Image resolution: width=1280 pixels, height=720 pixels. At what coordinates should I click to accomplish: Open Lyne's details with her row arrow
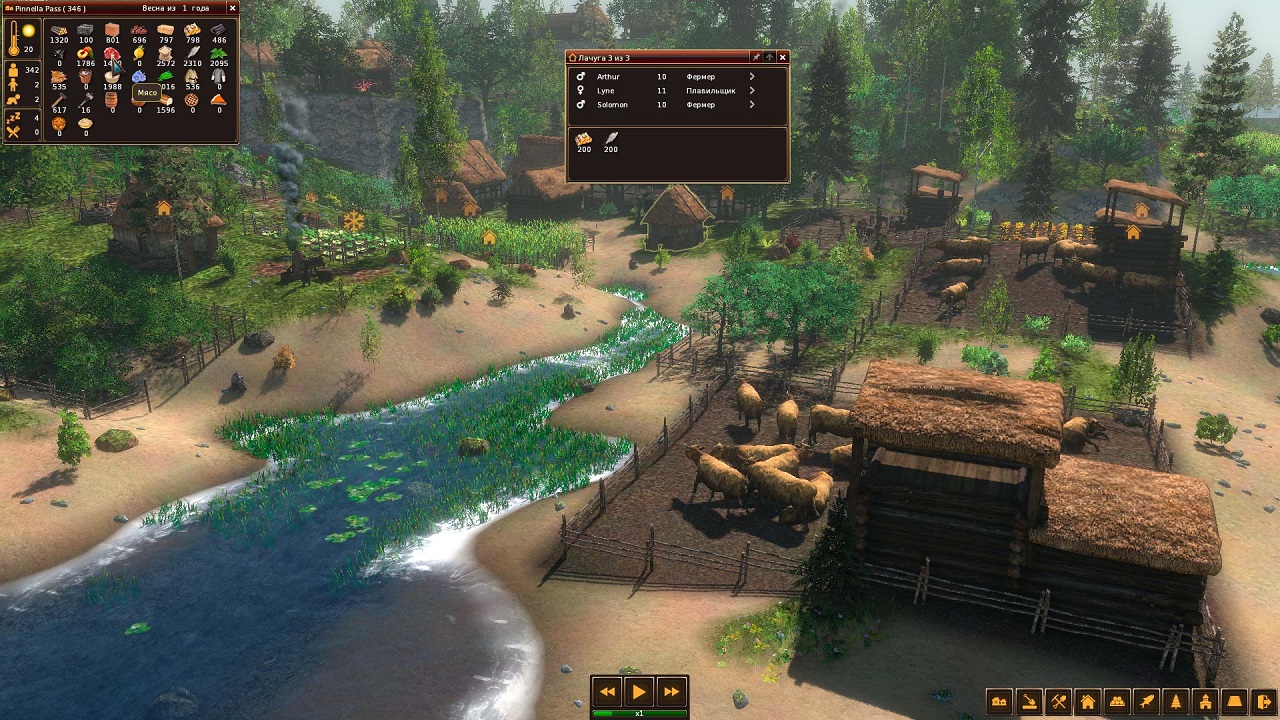click(x=752, y=90)
